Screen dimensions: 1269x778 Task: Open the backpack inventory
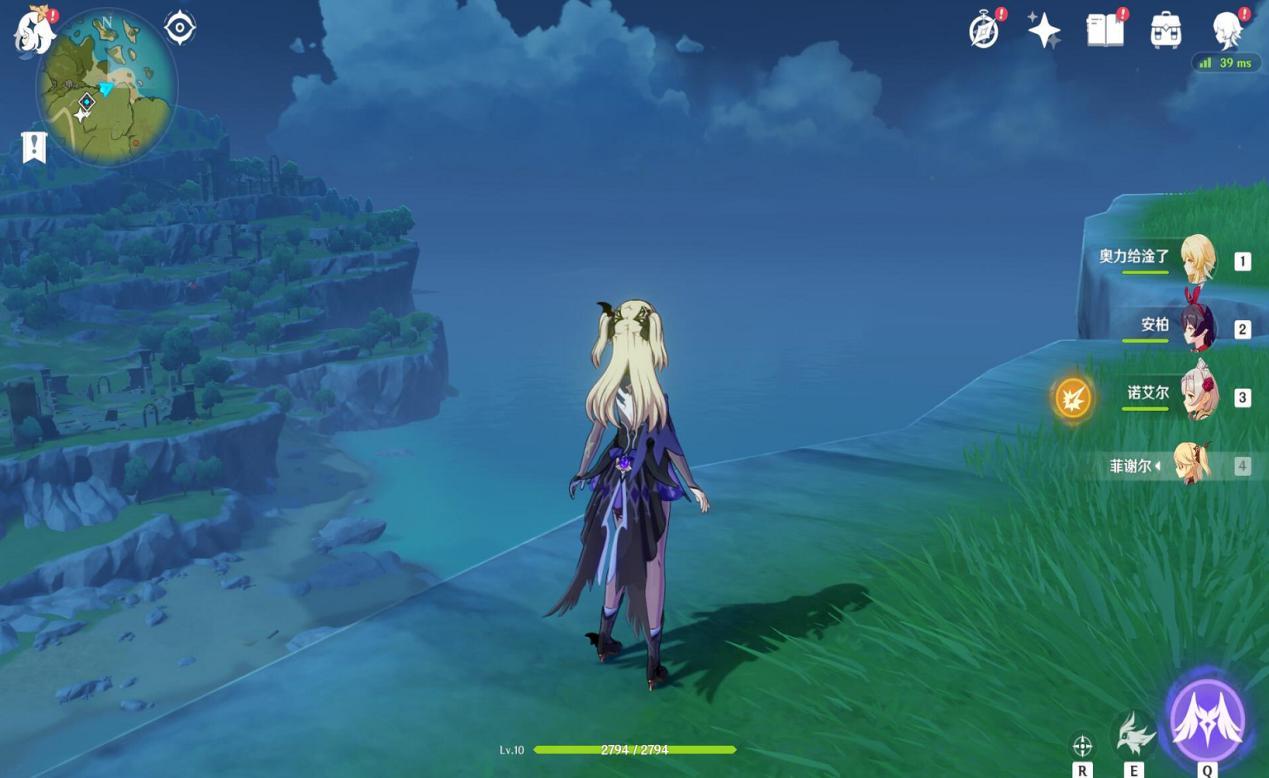[1166, 31]
